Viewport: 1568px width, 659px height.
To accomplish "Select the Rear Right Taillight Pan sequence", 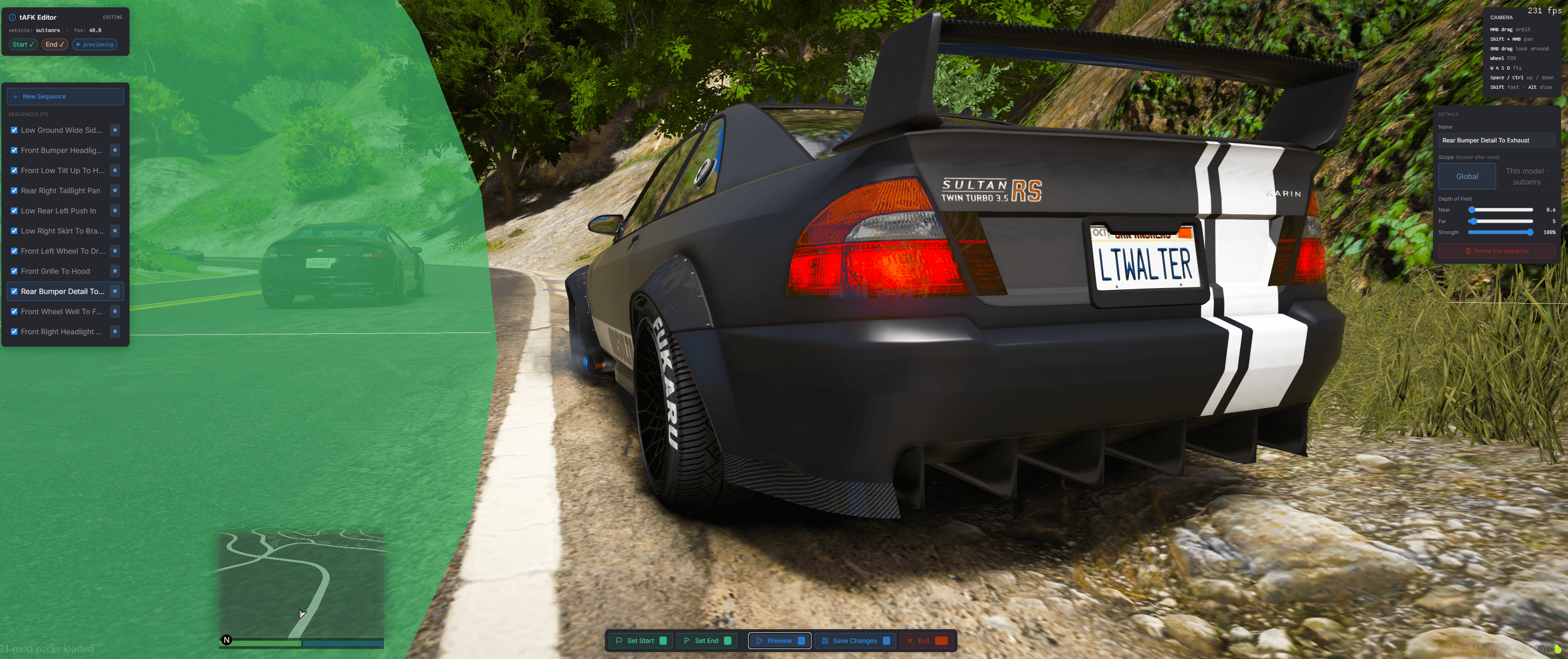I will pyautogui.click(x=60, y=191).
